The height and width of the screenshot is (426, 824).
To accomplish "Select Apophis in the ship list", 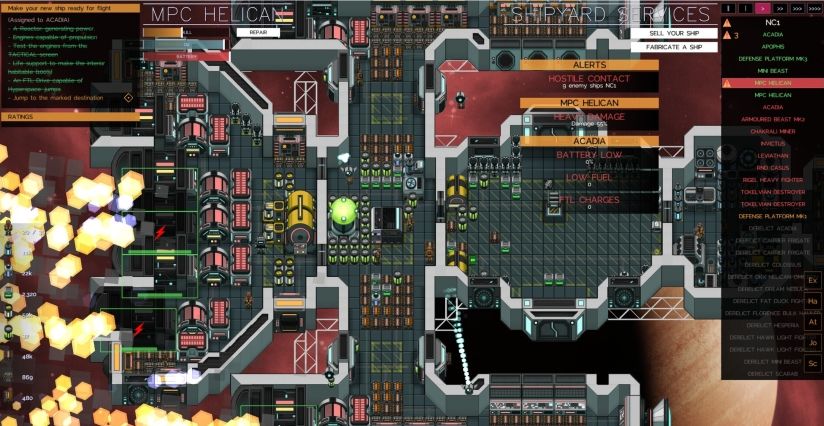I will 772,46.
